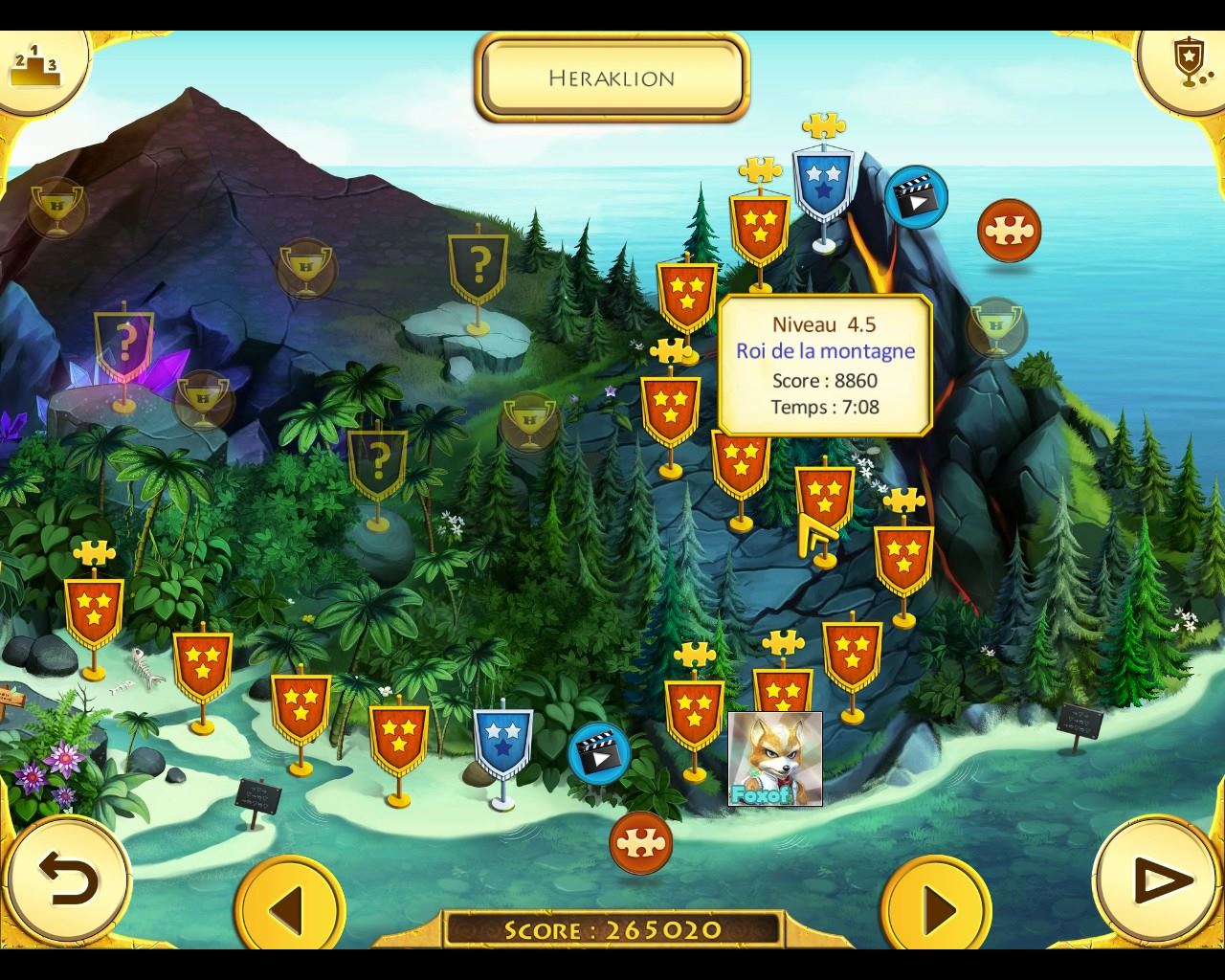Go back with the curved arrow button
Viewport: 1225px width, 980px height.
pyautogui.click(x=68, y=880)
